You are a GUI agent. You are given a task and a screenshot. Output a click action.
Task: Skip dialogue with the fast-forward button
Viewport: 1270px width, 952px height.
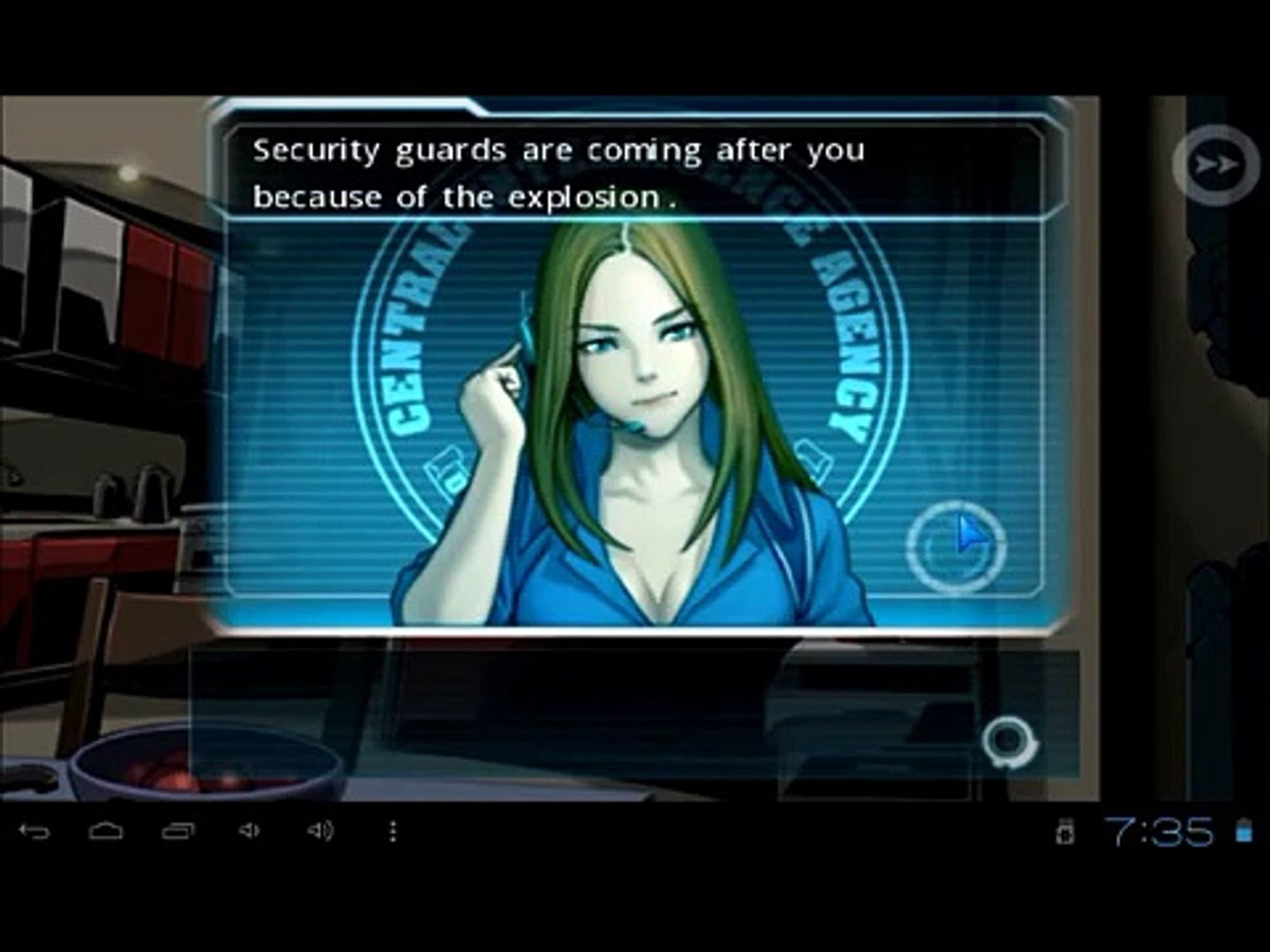point(1216,165)
